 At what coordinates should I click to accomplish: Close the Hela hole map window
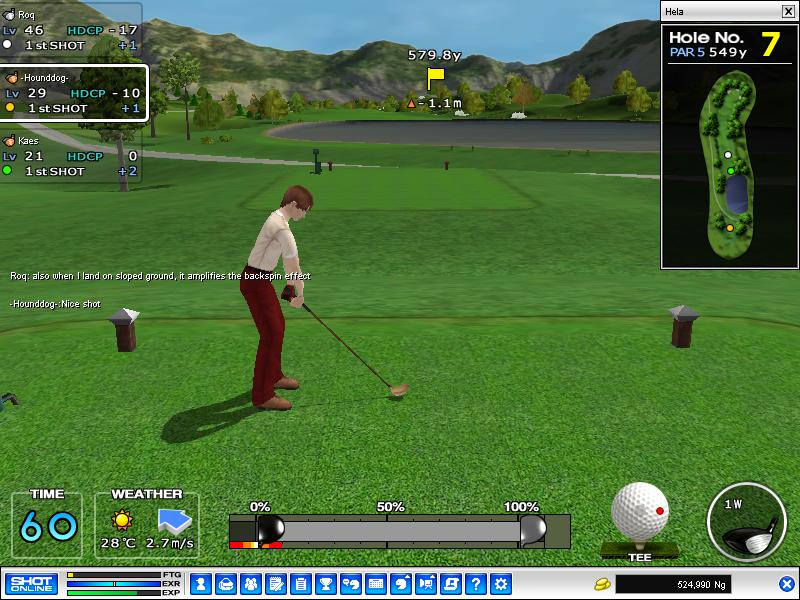point(788,11)
